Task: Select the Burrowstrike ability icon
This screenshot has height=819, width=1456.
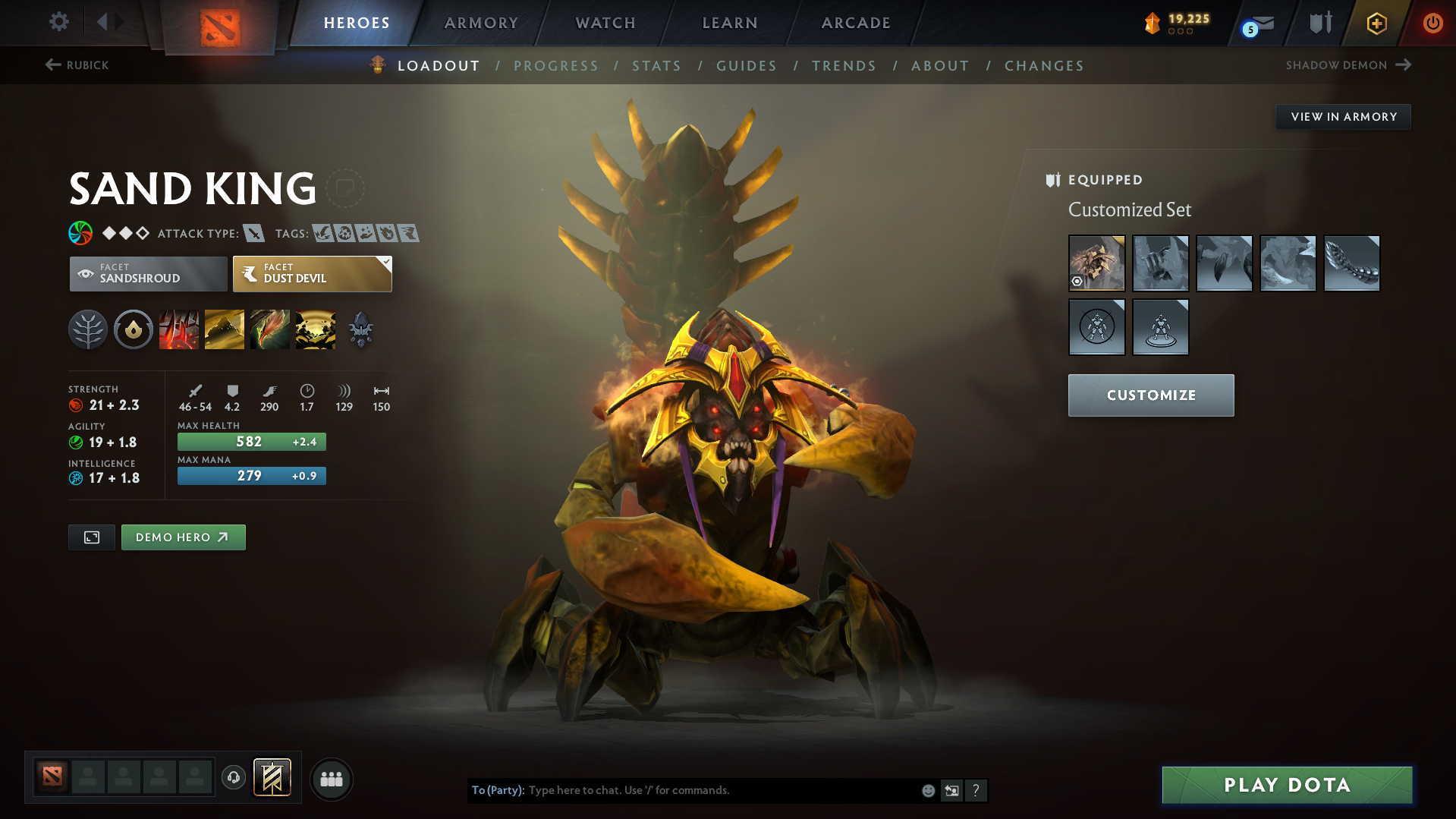Action: coord(179,329)
